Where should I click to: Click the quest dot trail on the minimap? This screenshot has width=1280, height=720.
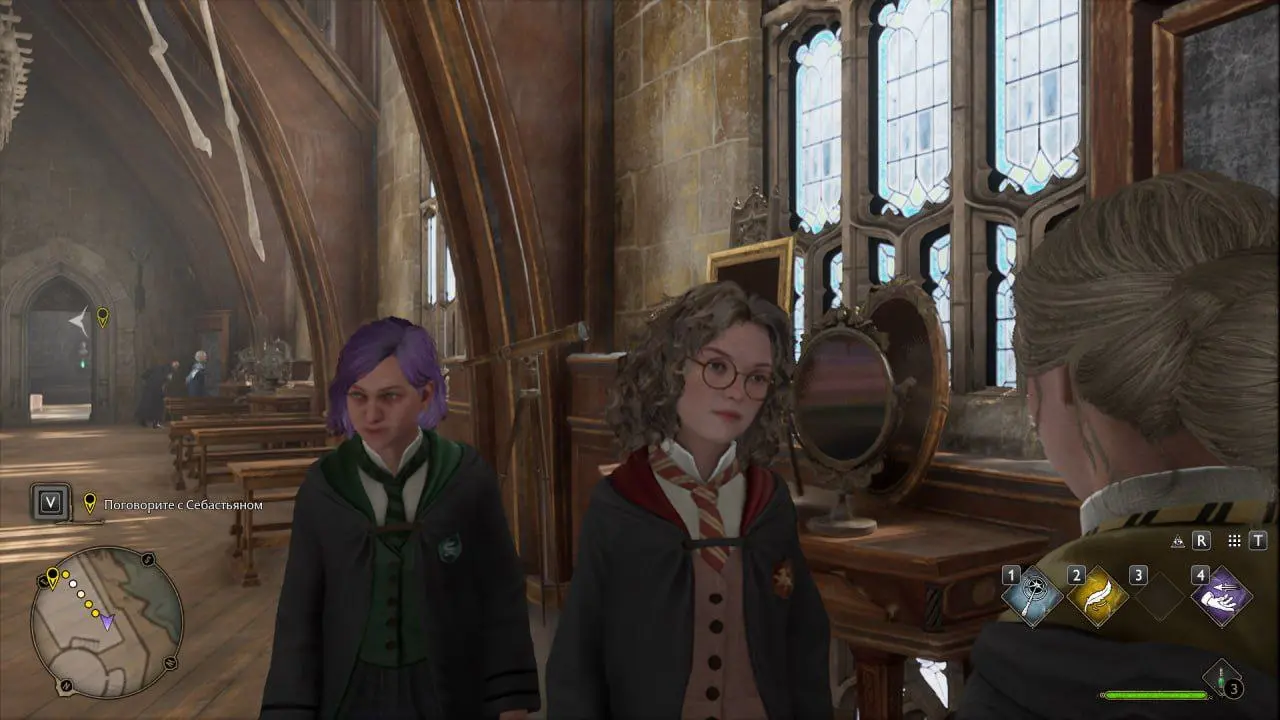coord(80,595)
